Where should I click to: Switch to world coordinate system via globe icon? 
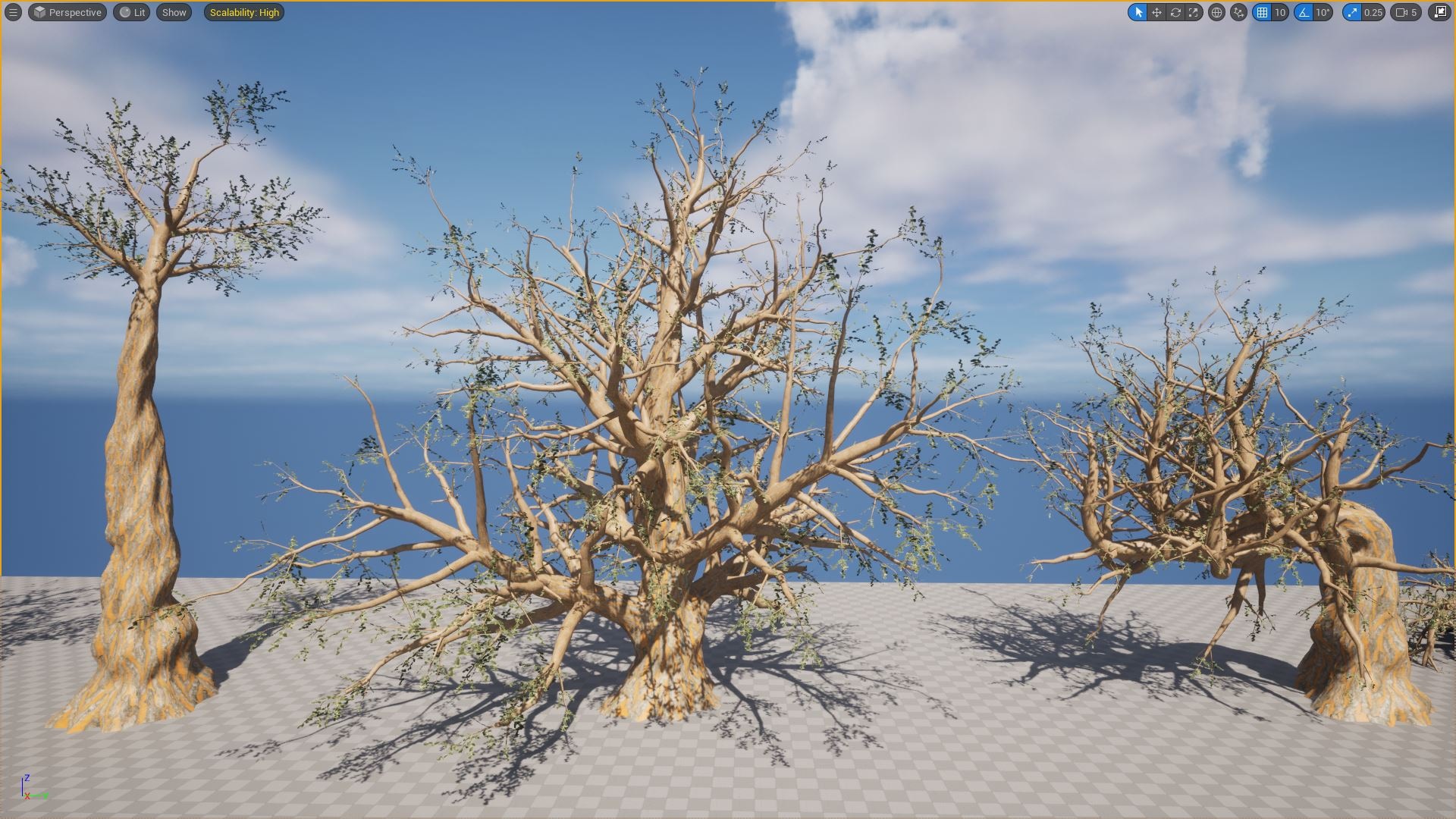tap(1217, 12)
